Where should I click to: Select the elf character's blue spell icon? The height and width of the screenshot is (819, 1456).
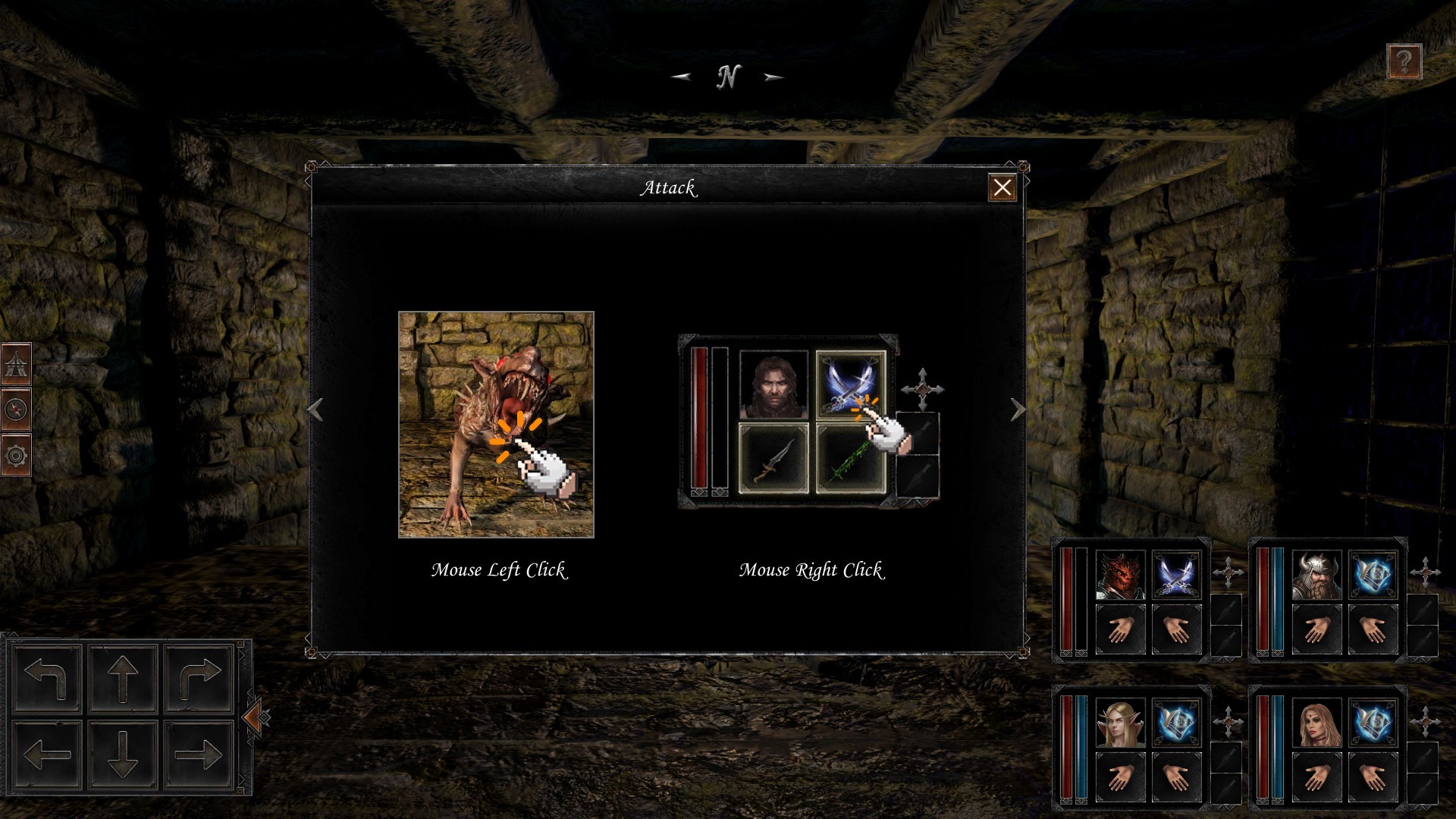click(x=1178, y=722)
